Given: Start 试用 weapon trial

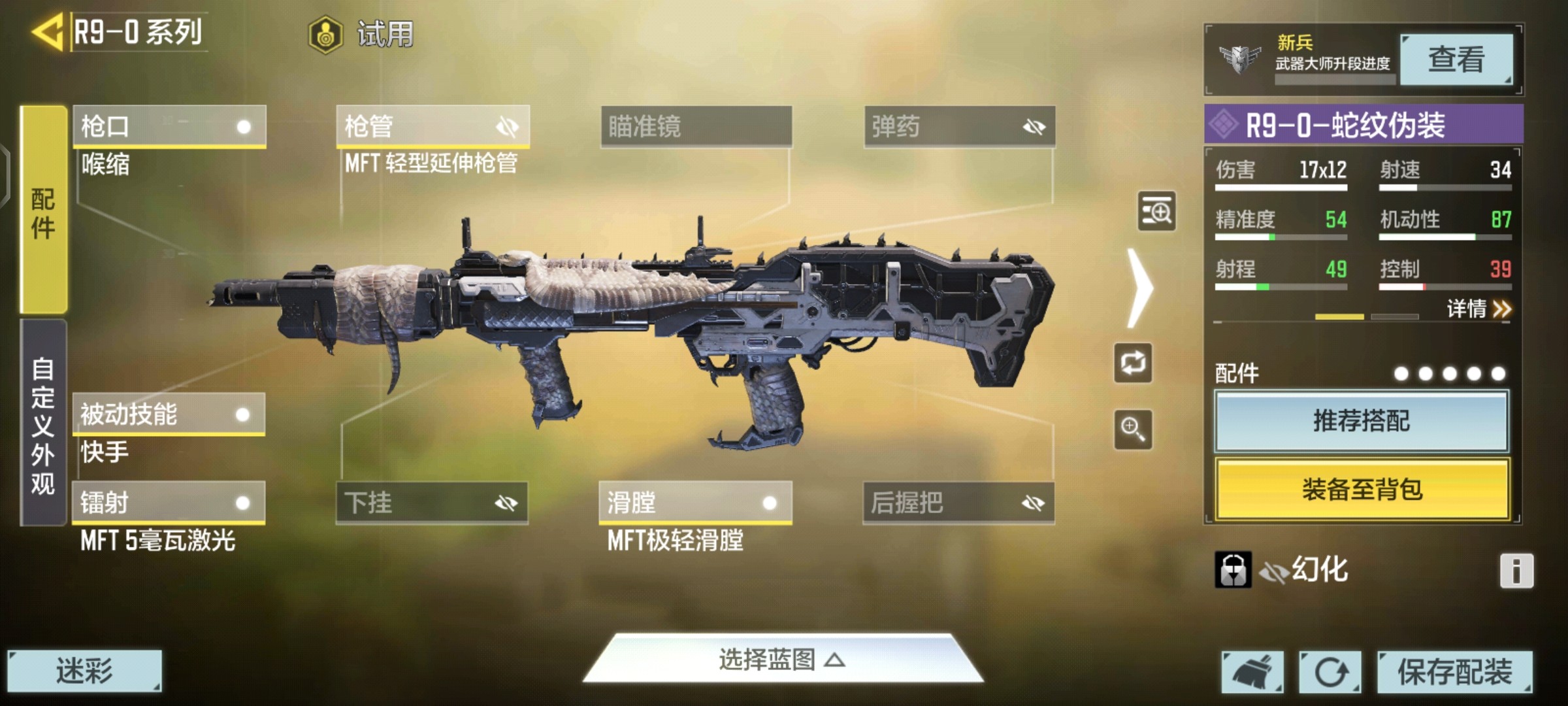Looking at the screenshot, I should [361, 34].
